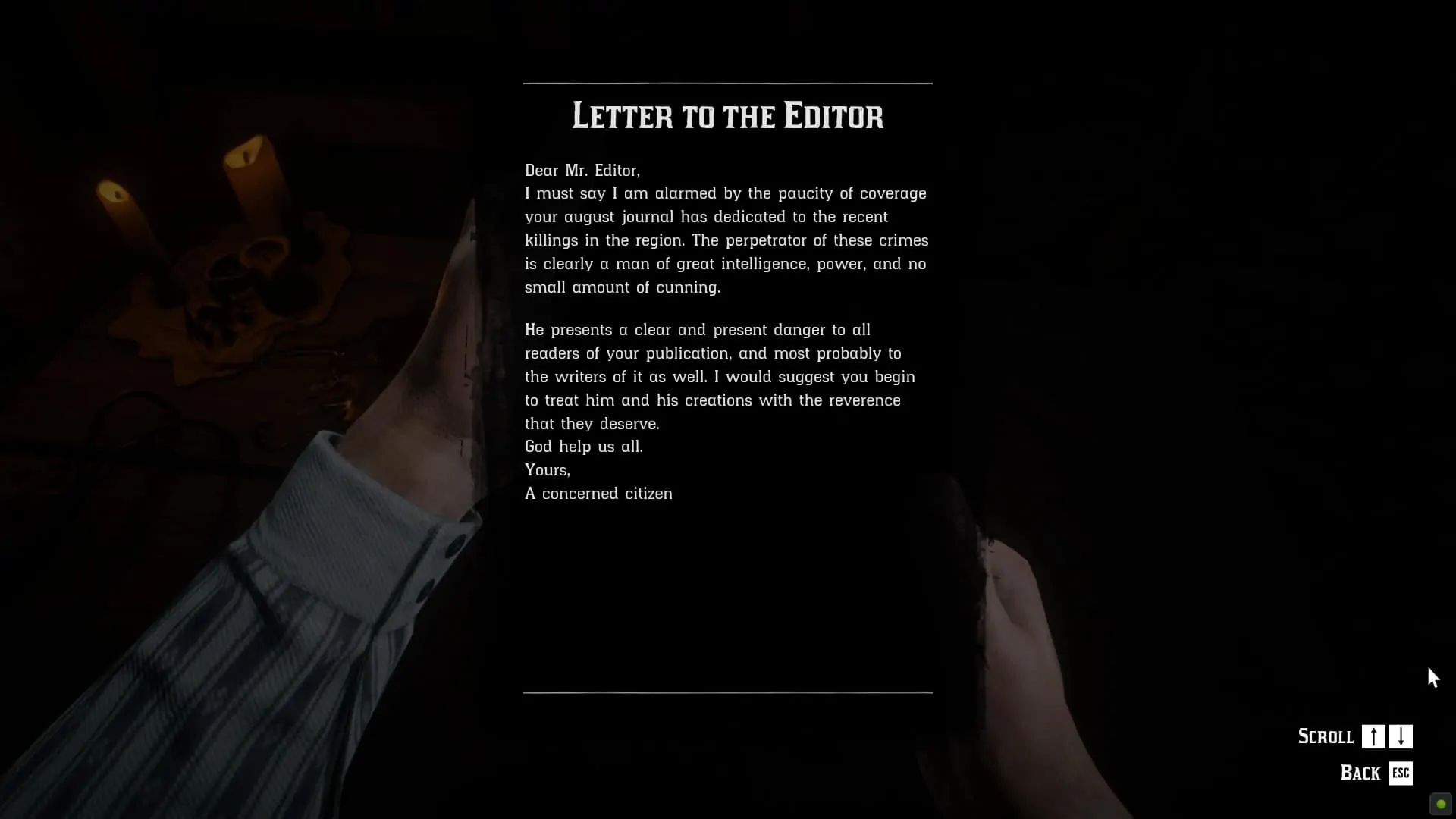Click the scroll up arrow
This screenshot has height=819, width=1456.
click(x=1373, y=736)
